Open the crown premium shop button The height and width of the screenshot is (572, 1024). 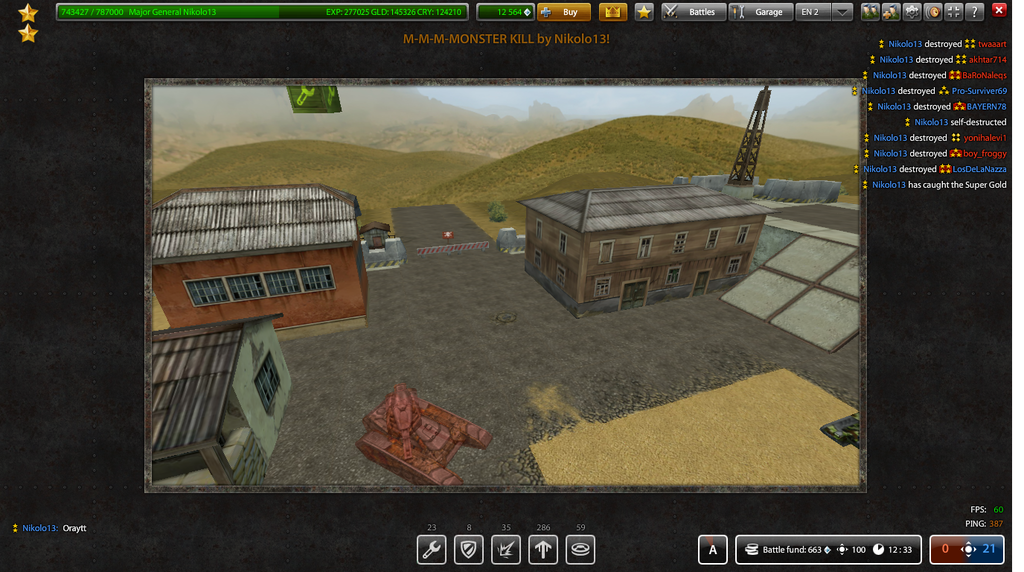[x=613, y=12]
